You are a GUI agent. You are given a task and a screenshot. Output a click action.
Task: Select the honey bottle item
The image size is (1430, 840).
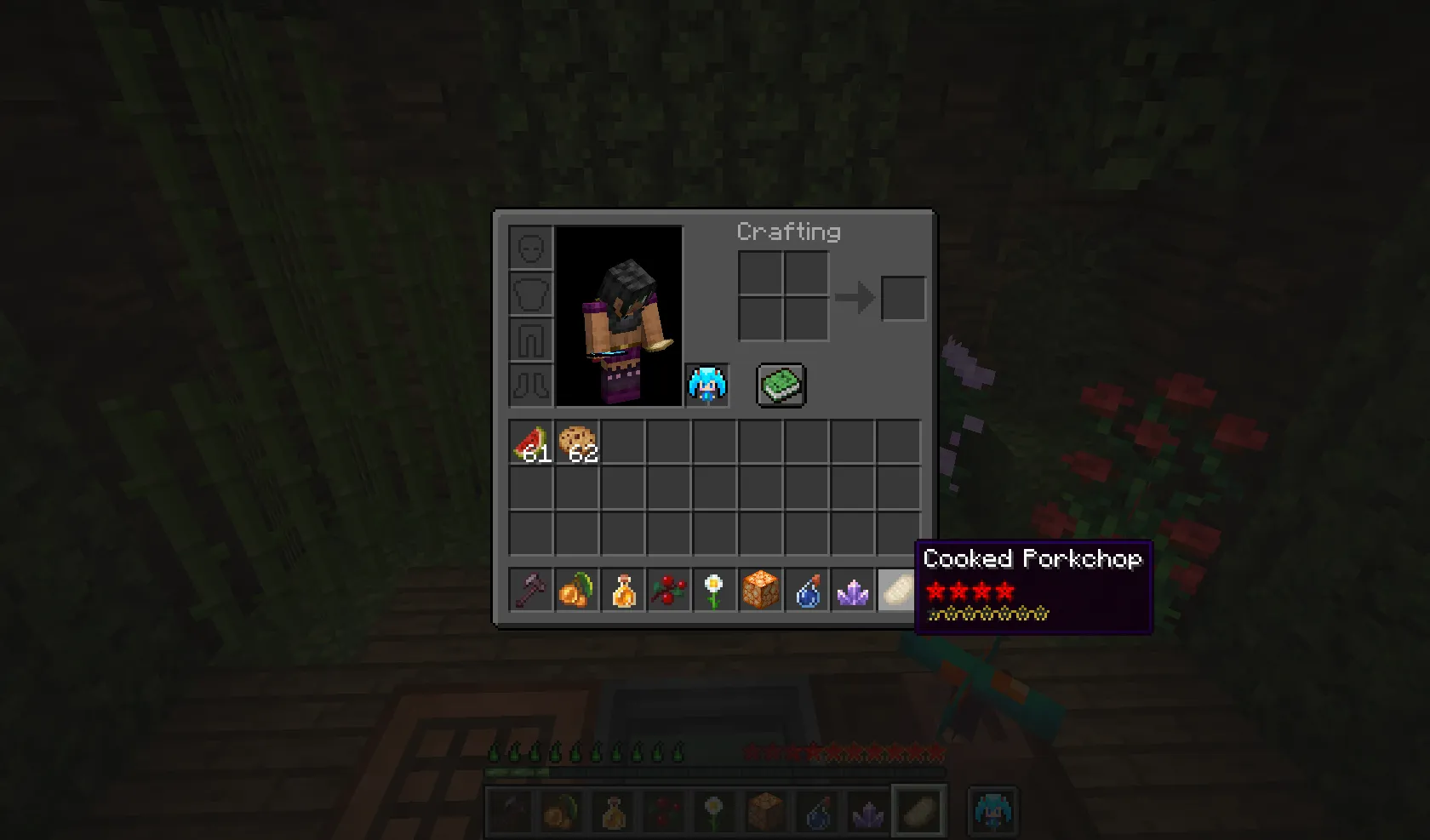click(x=625, y=590)
